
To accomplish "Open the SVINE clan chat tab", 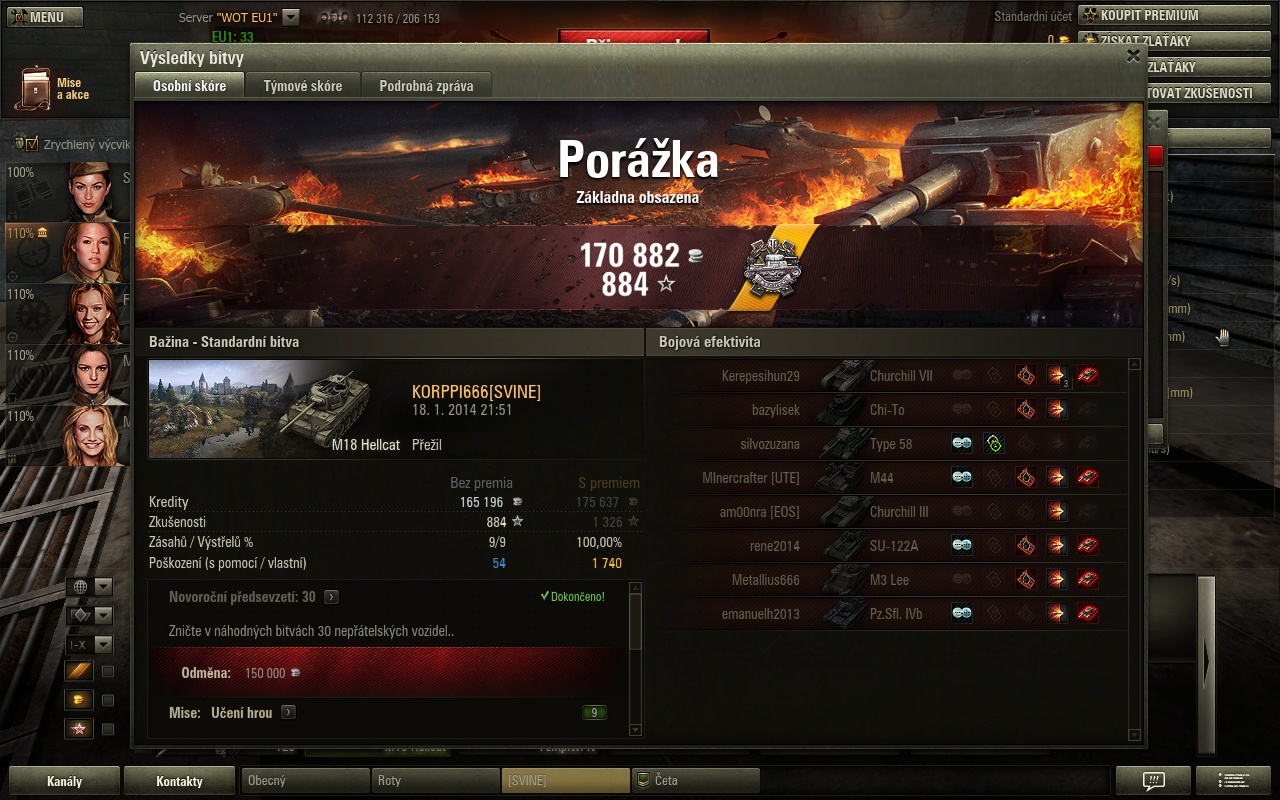I will point(565,781).
